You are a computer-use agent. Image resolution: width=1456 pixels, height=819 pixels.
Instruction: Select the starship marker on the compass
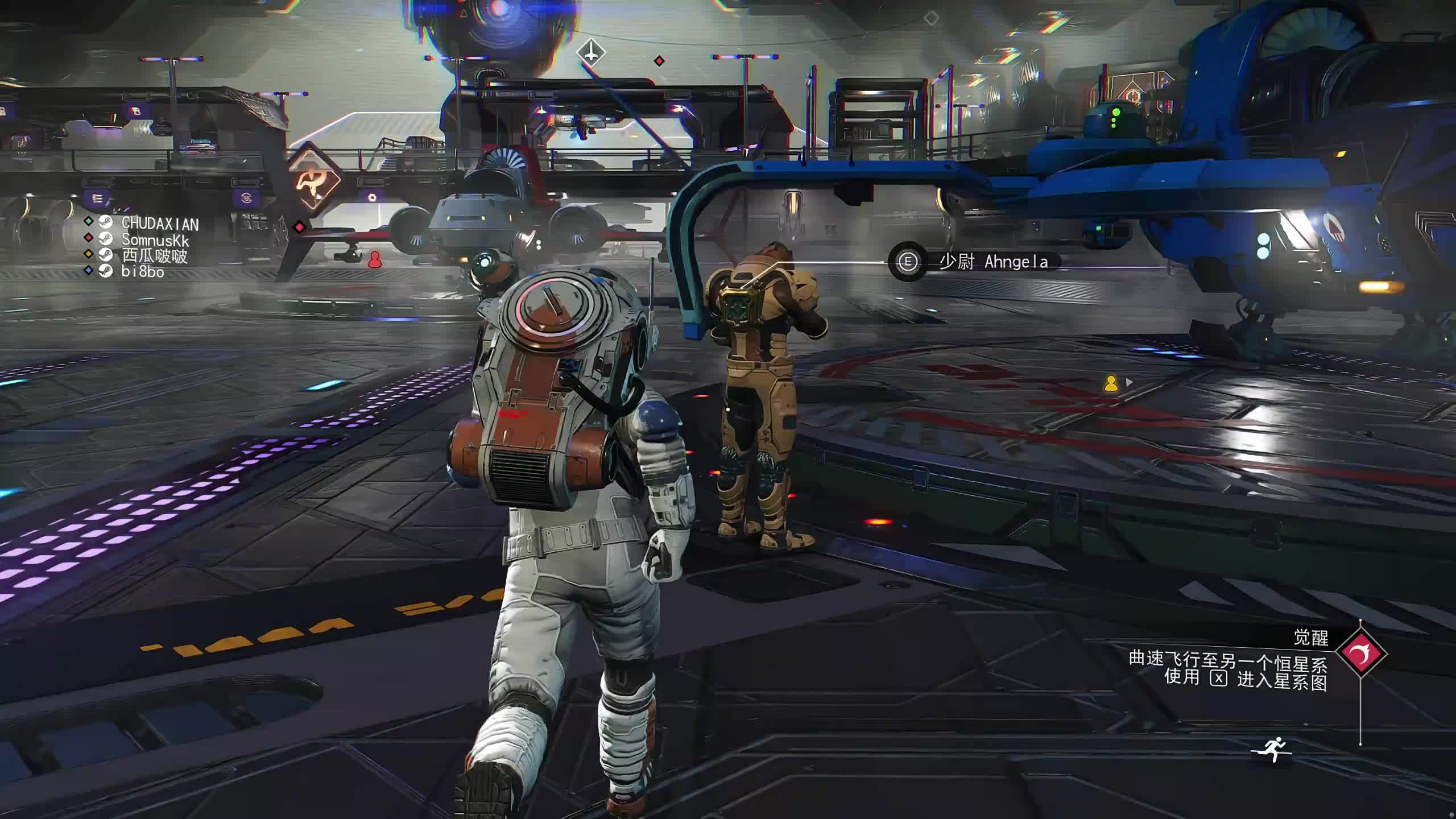coord(591,53)
